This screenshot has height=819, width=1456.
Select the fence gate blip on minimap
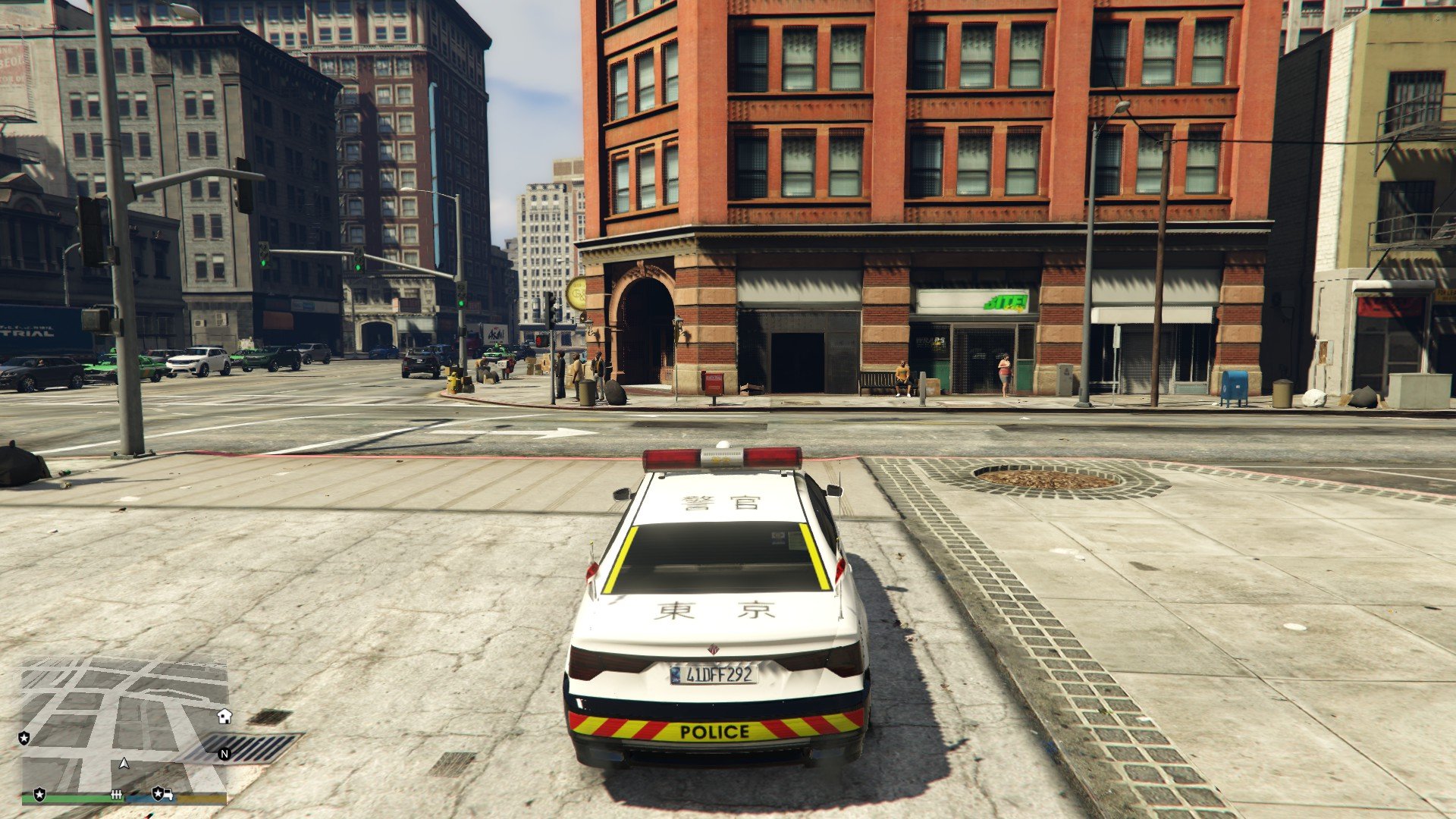[x=117, y=794]
